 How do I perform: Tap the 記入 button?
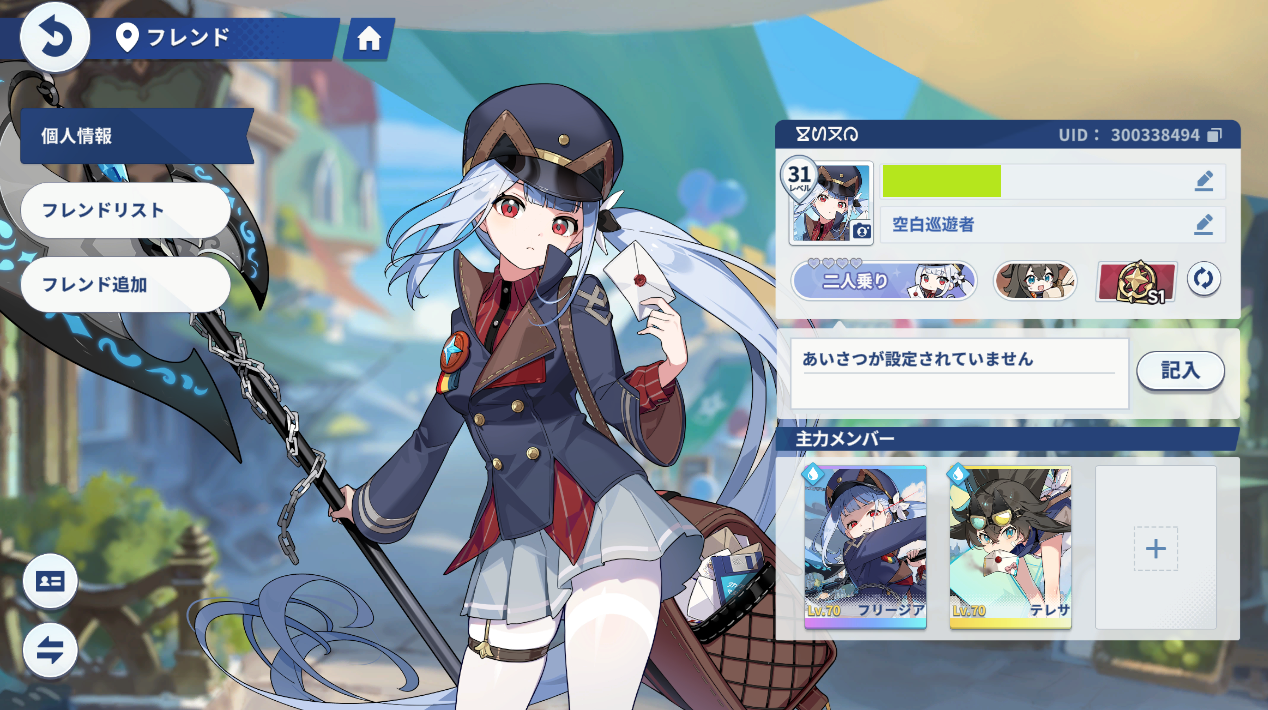point(1180,371)
